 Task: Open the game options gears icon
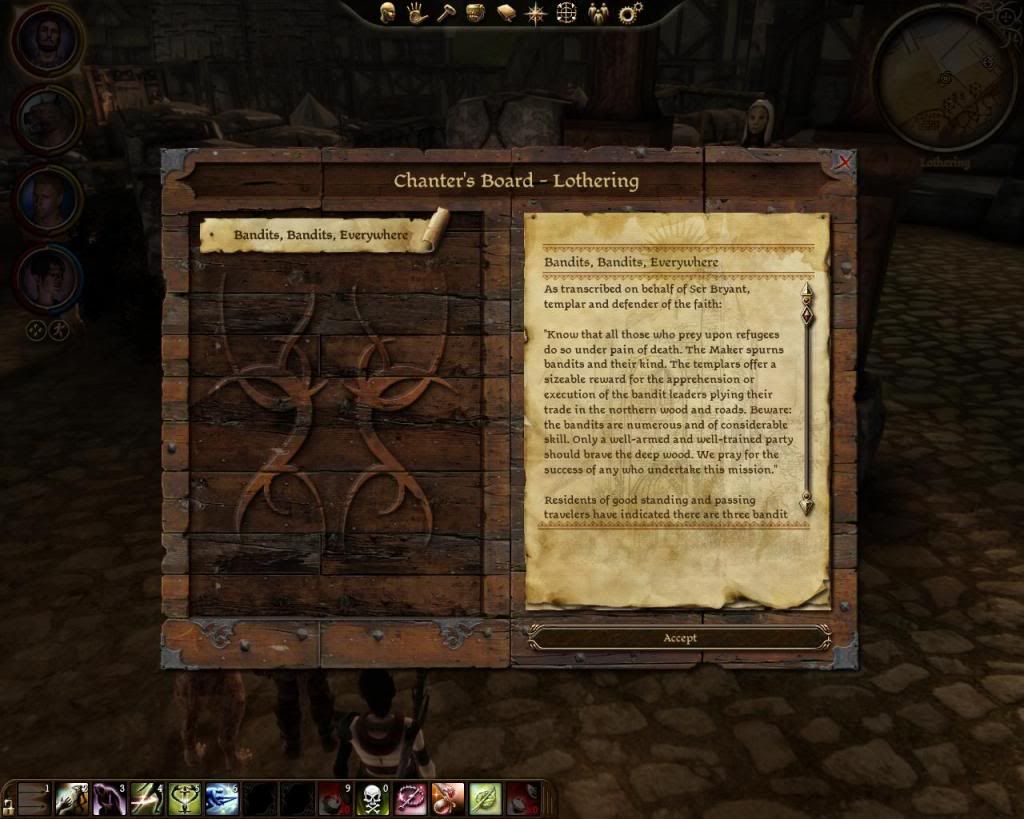pos(630,13)
